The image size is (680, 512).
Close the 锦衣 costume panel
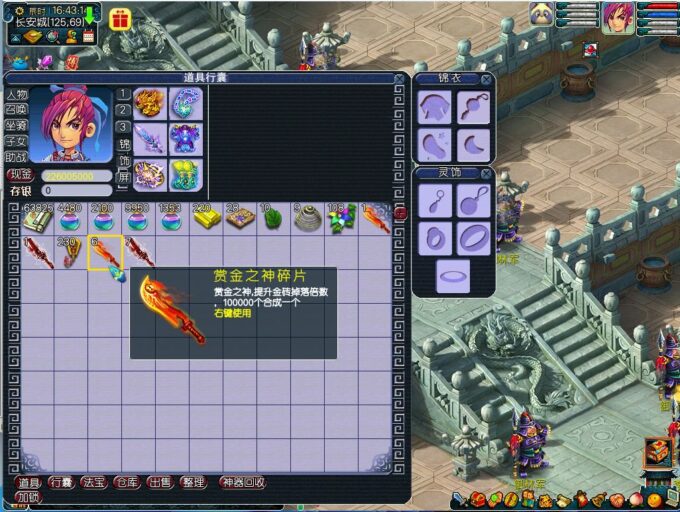(x=486, y=79)
